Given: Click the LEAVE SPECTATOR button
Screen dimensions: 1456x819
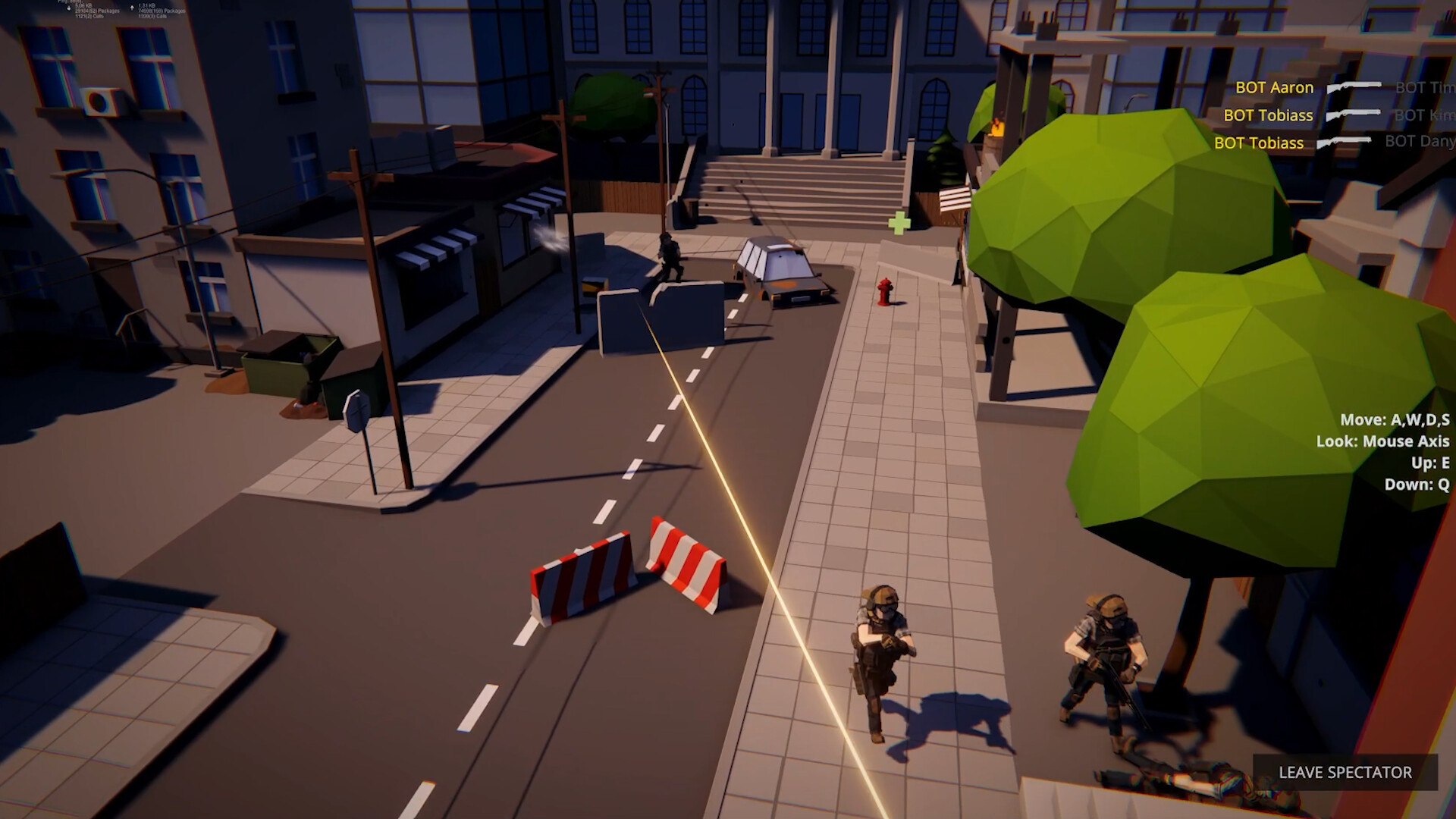Looking at the screenshot, I should coord(1348,772).
